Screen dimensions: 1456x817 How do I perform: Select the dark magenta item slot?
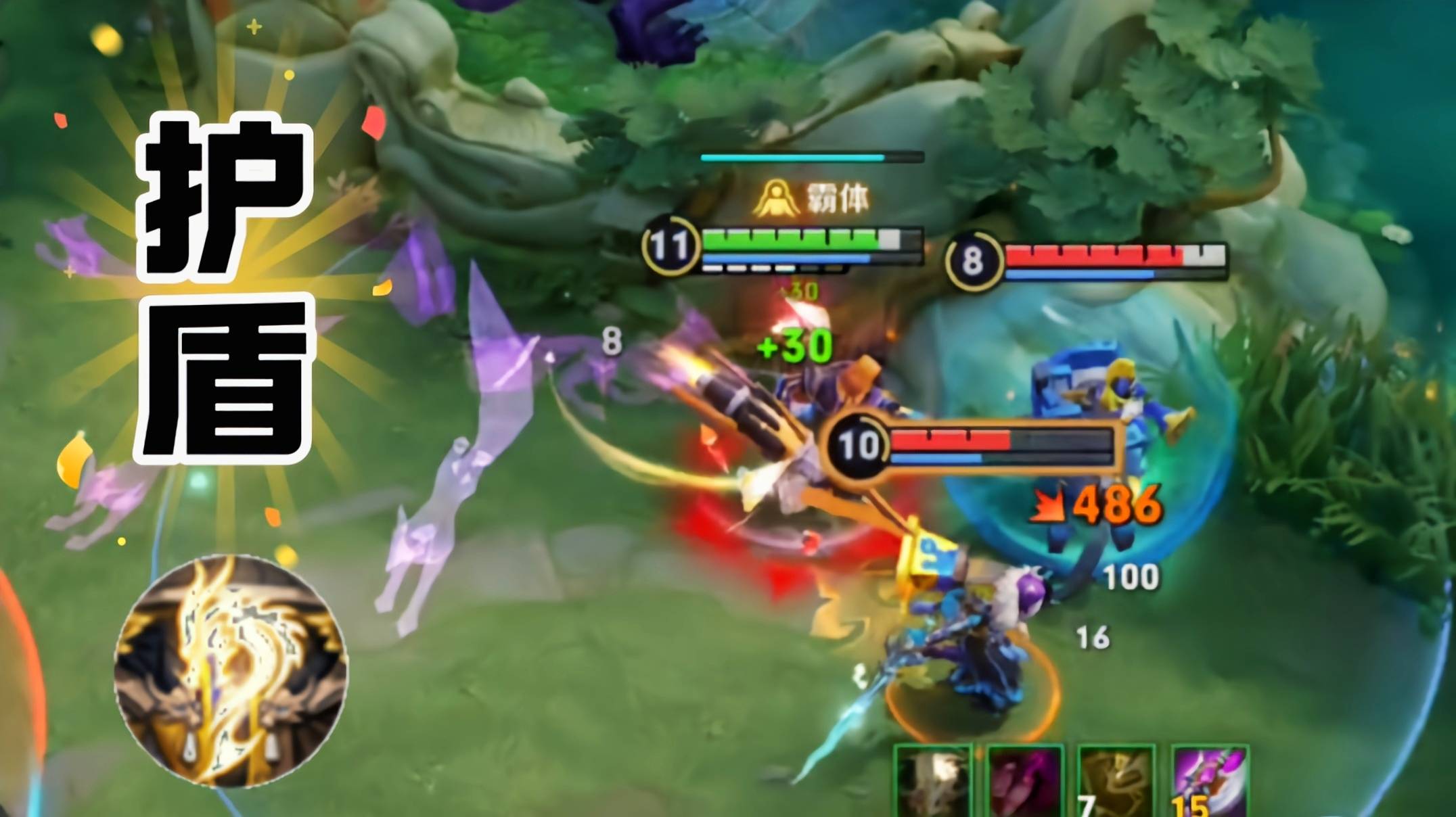(x=1025, y=783)
